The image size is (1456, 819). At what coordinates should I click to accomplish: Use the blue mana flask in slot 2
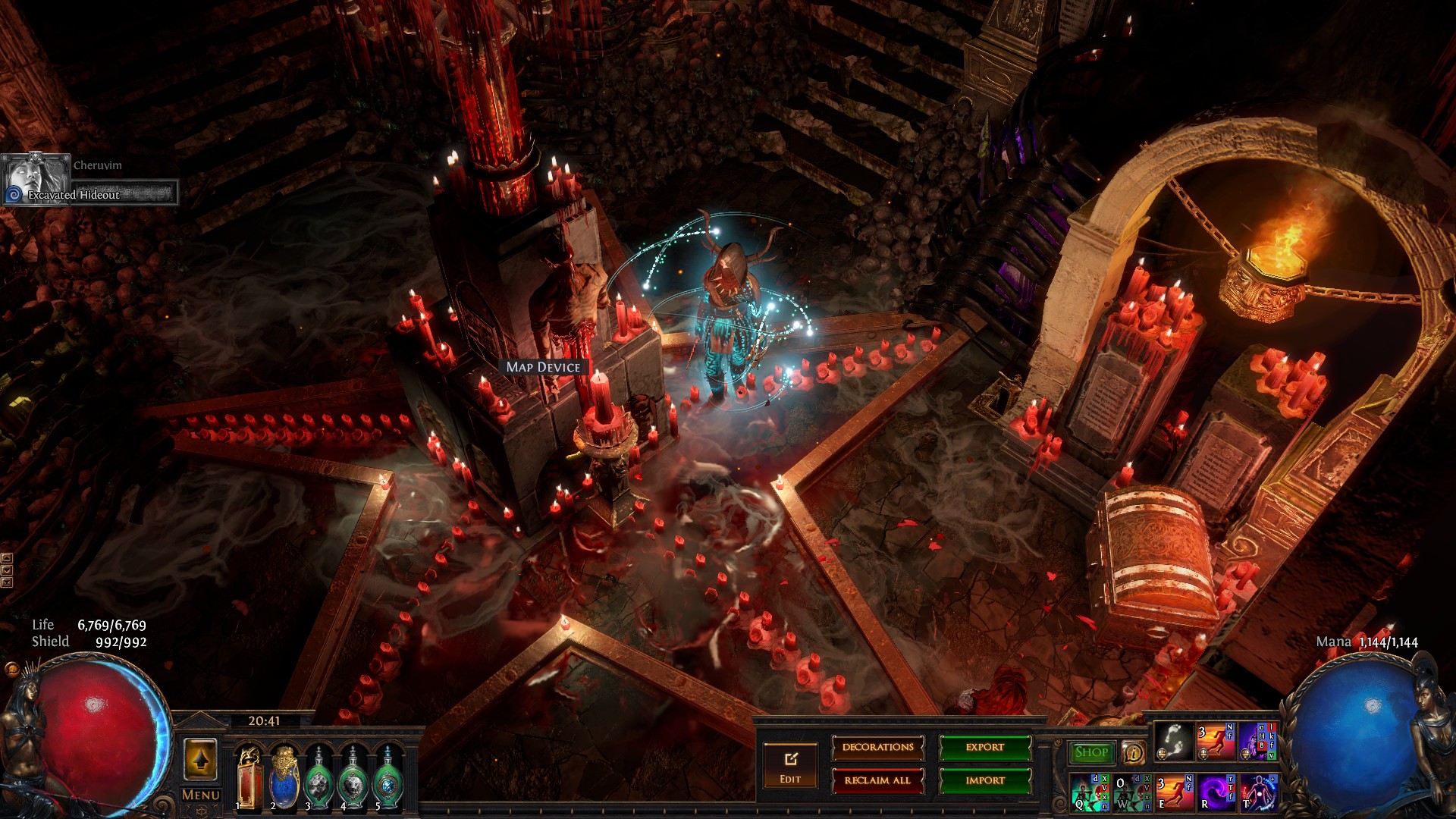tap(284, 777)
